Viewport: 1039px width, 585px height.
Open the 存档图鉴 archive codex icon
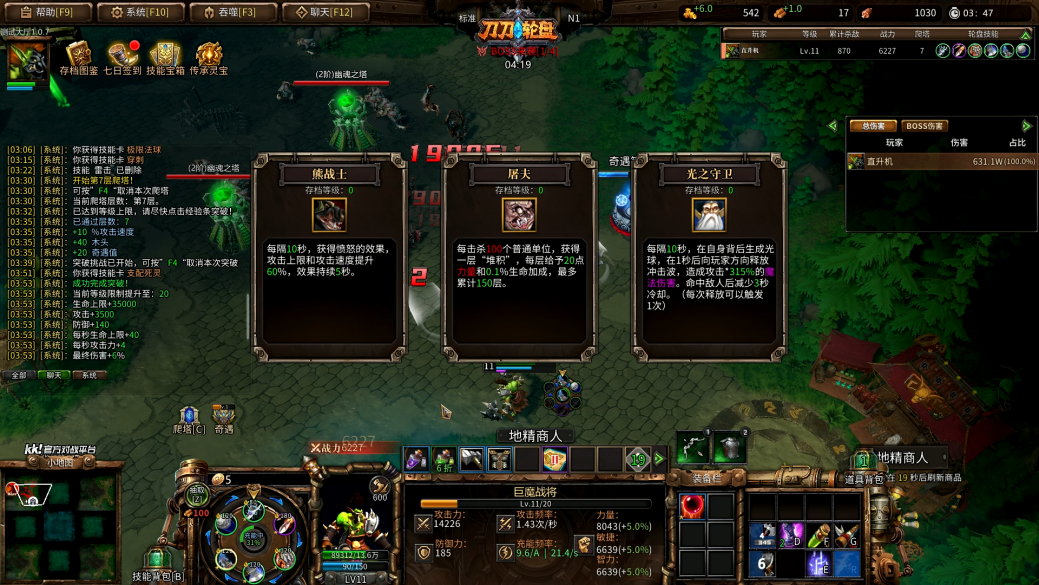(x=78, y=58)
